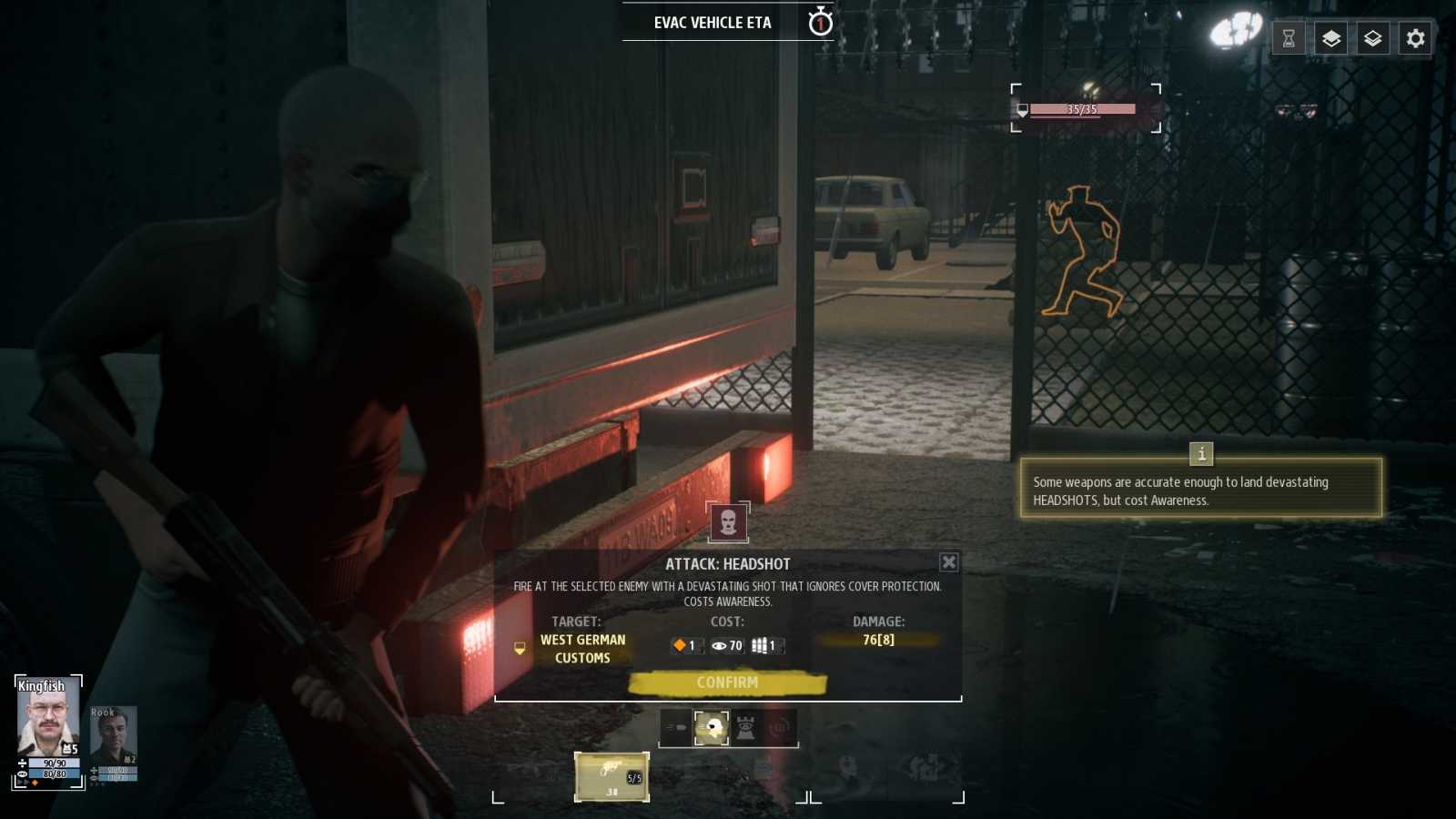
Task: Close the Attack: Headshot dialog with the X
Action: 949,562
